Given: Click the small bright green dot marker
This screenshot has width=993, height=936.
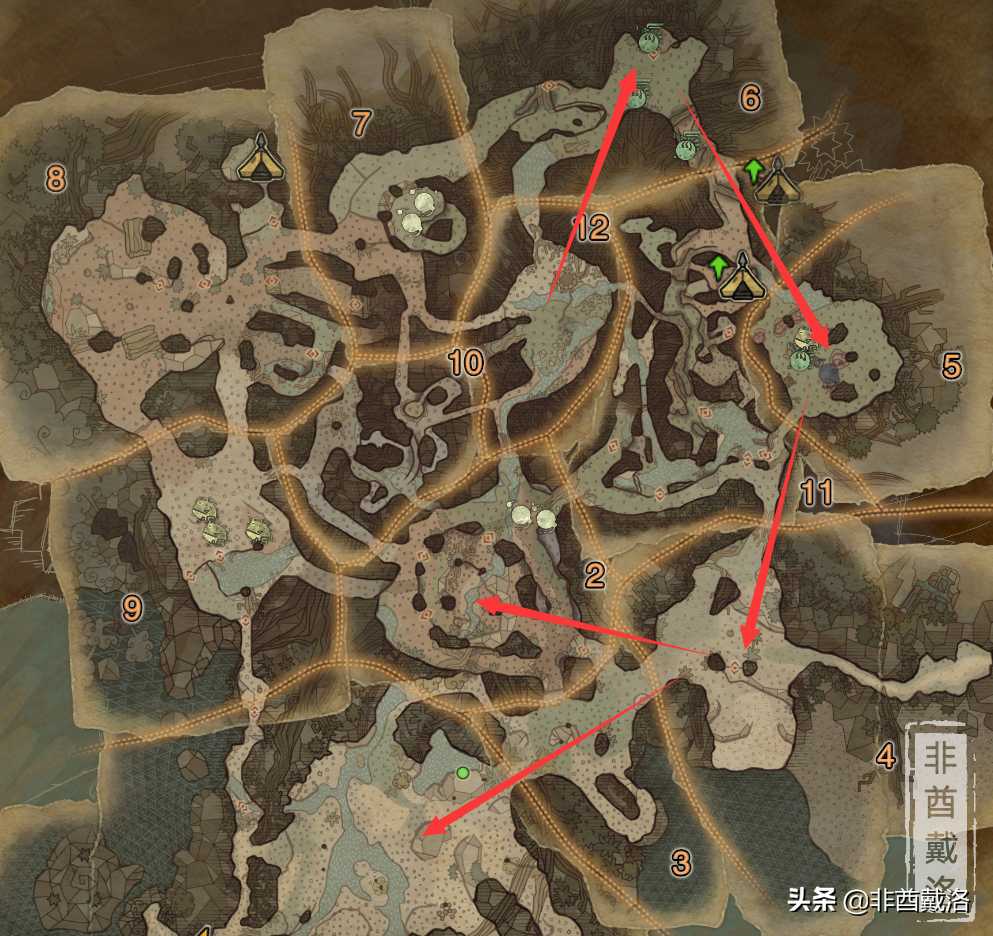Looking at the screenshot, I should tap(462, 772).
